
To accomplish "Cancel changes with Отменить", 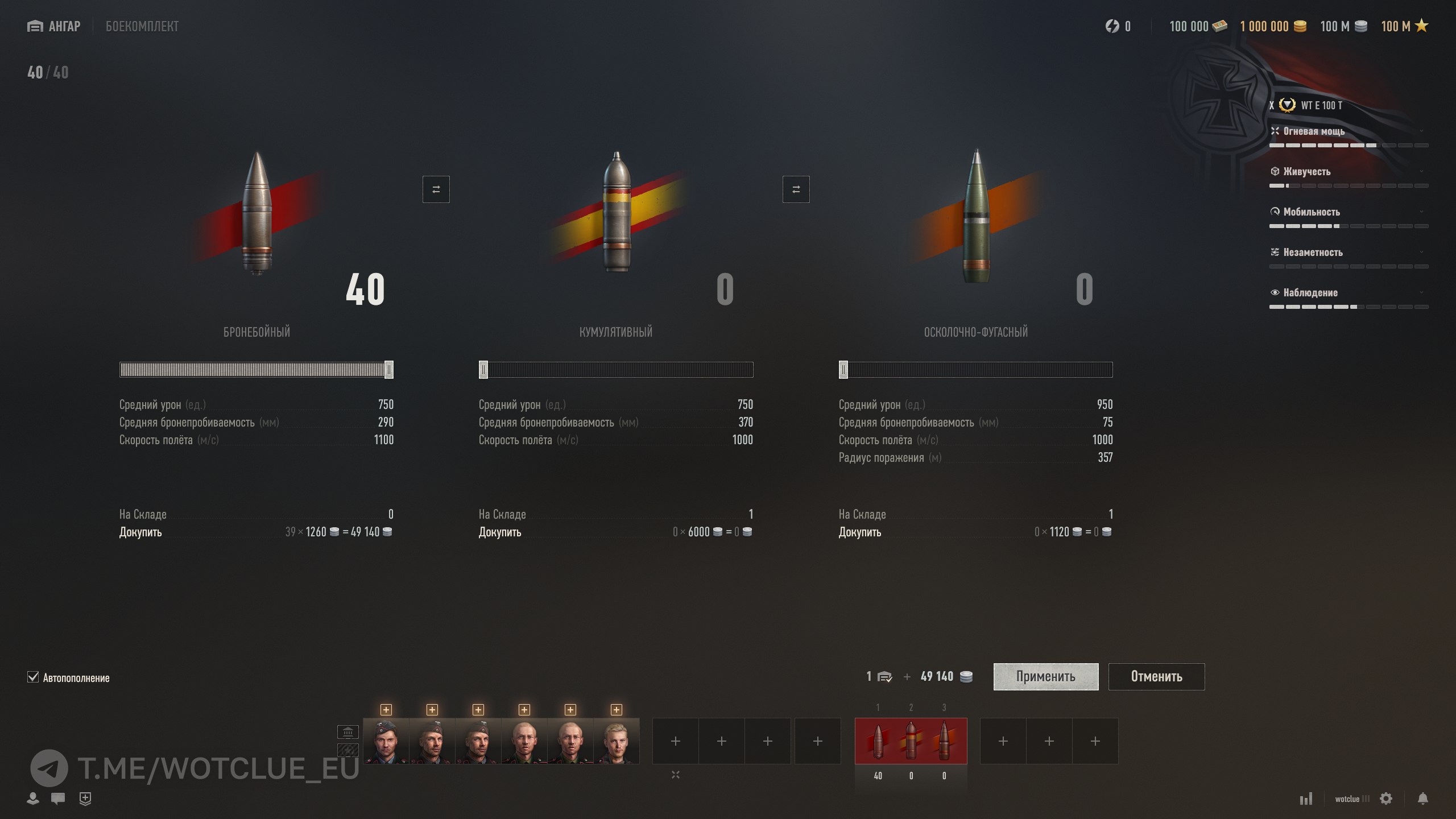I will point(1156,676).
